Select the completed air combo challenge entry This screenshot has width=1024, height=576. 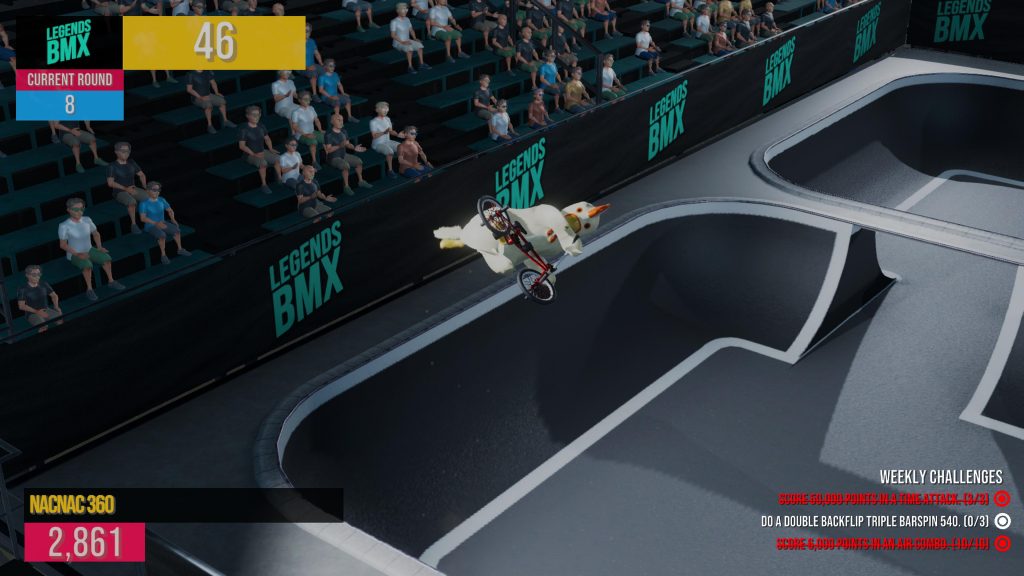tap(884, 543)
